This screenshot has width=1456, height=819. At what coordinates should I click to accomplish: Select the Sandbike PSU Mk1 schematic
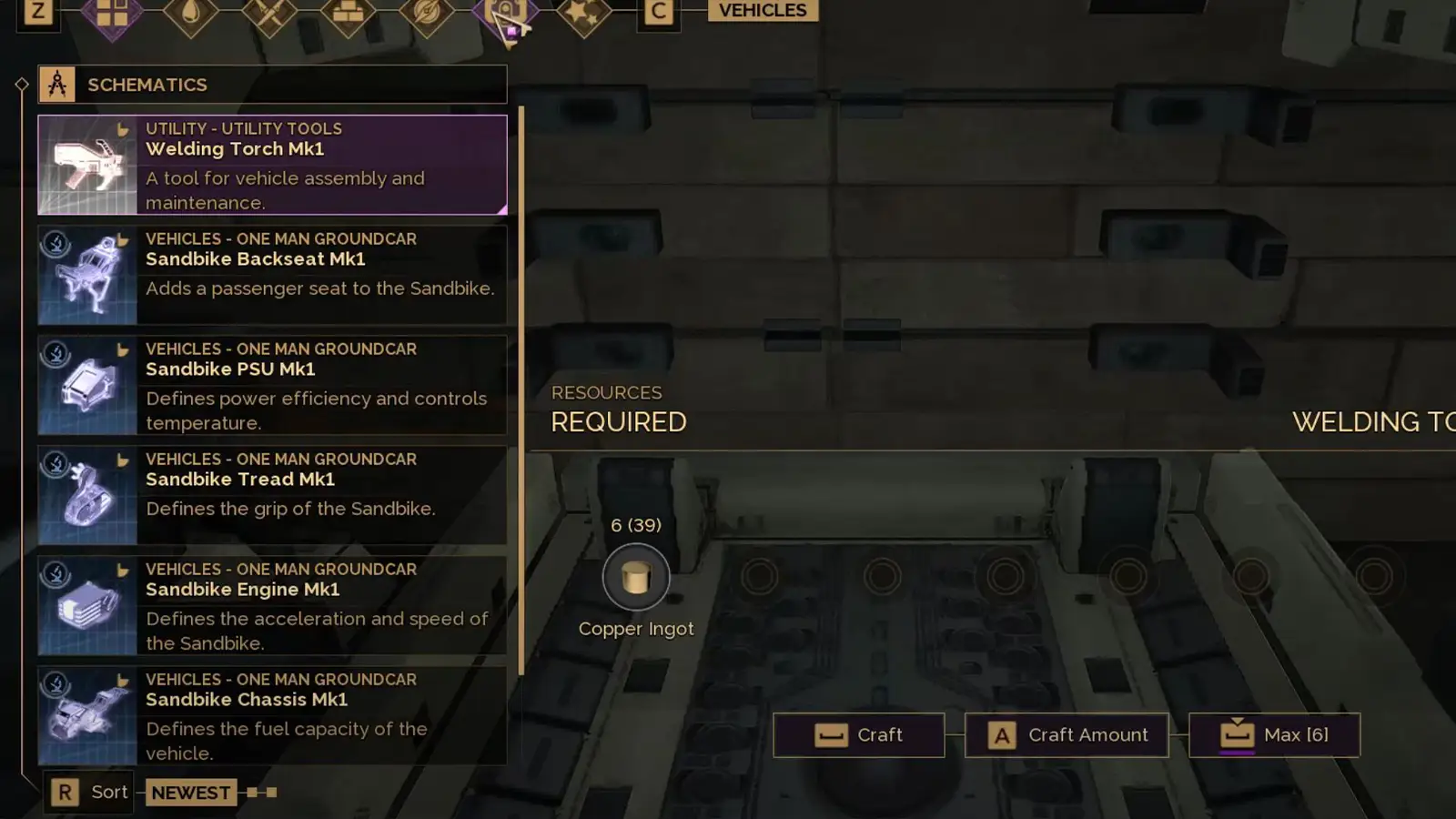coord(272,385)
